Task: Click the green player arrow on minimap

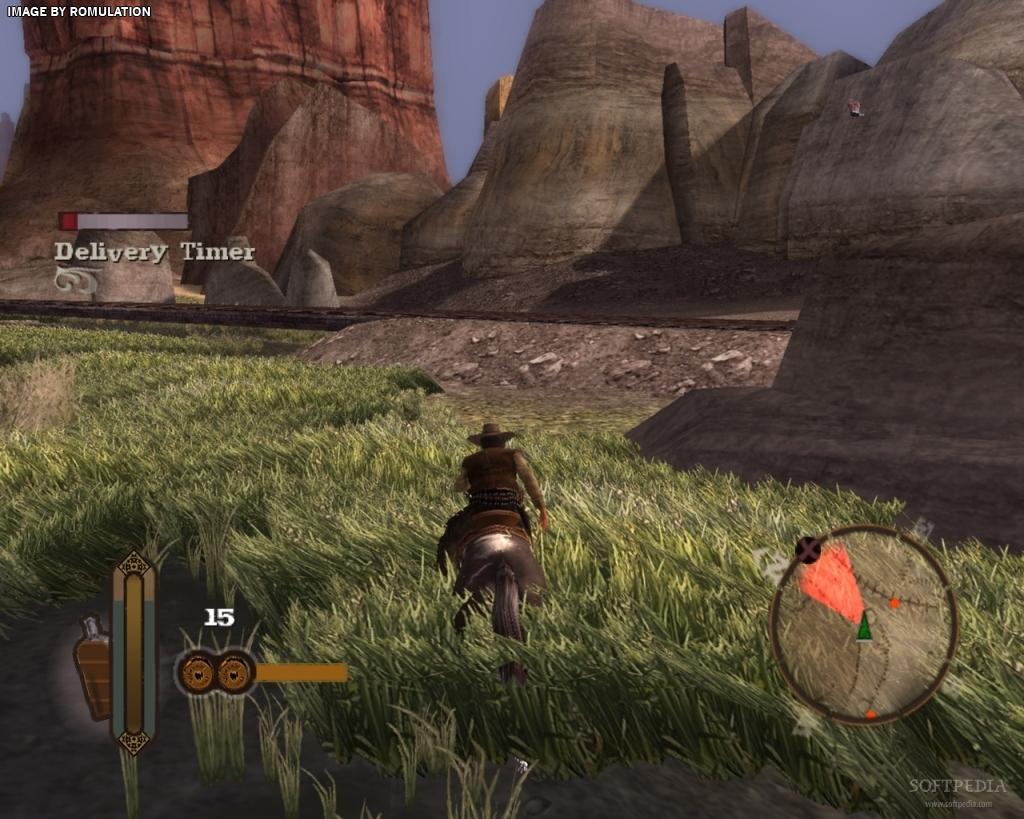Action: click(x=863, y=626)
